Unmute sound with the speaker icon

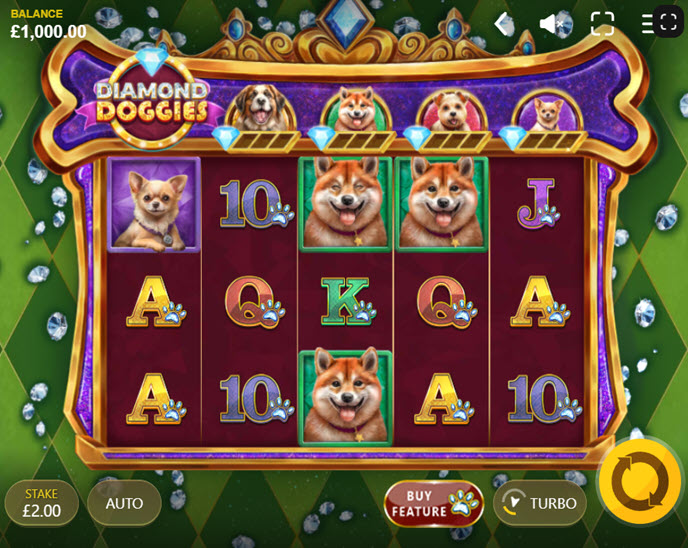[x=551, y=24]
